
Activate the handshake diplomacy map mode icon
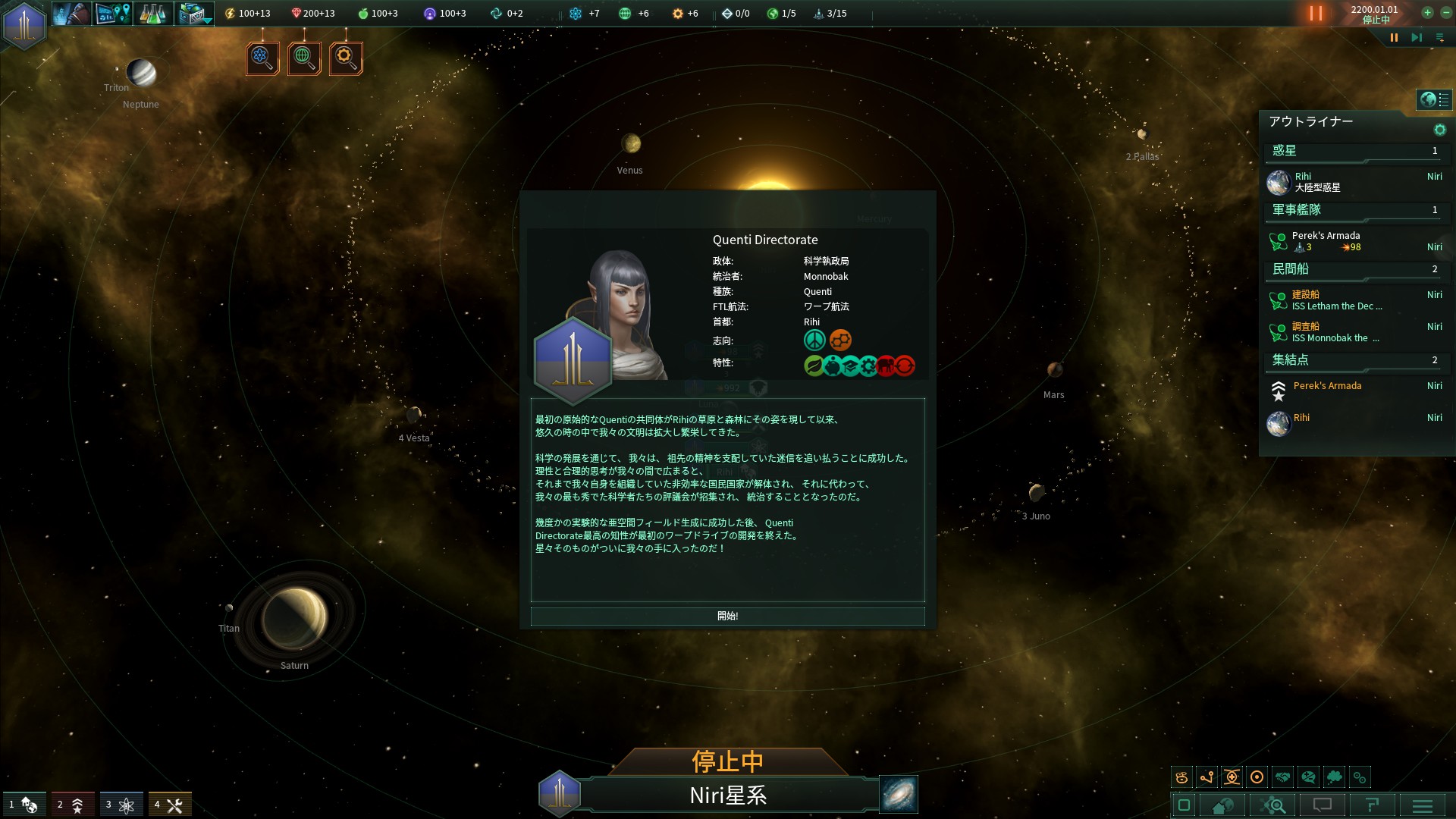point(1283,777)
